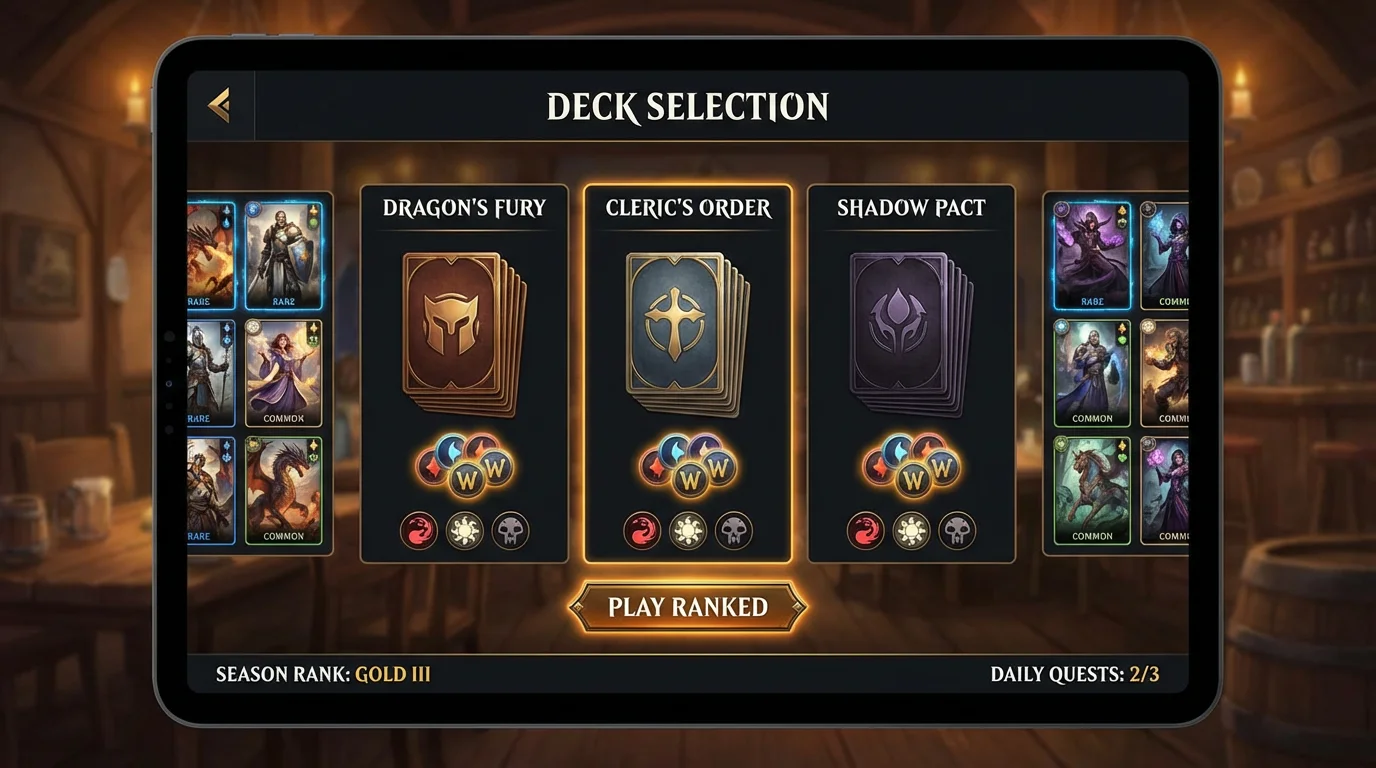
Task: Click the Season Rank Gold III label
Action: coord(321,674)
